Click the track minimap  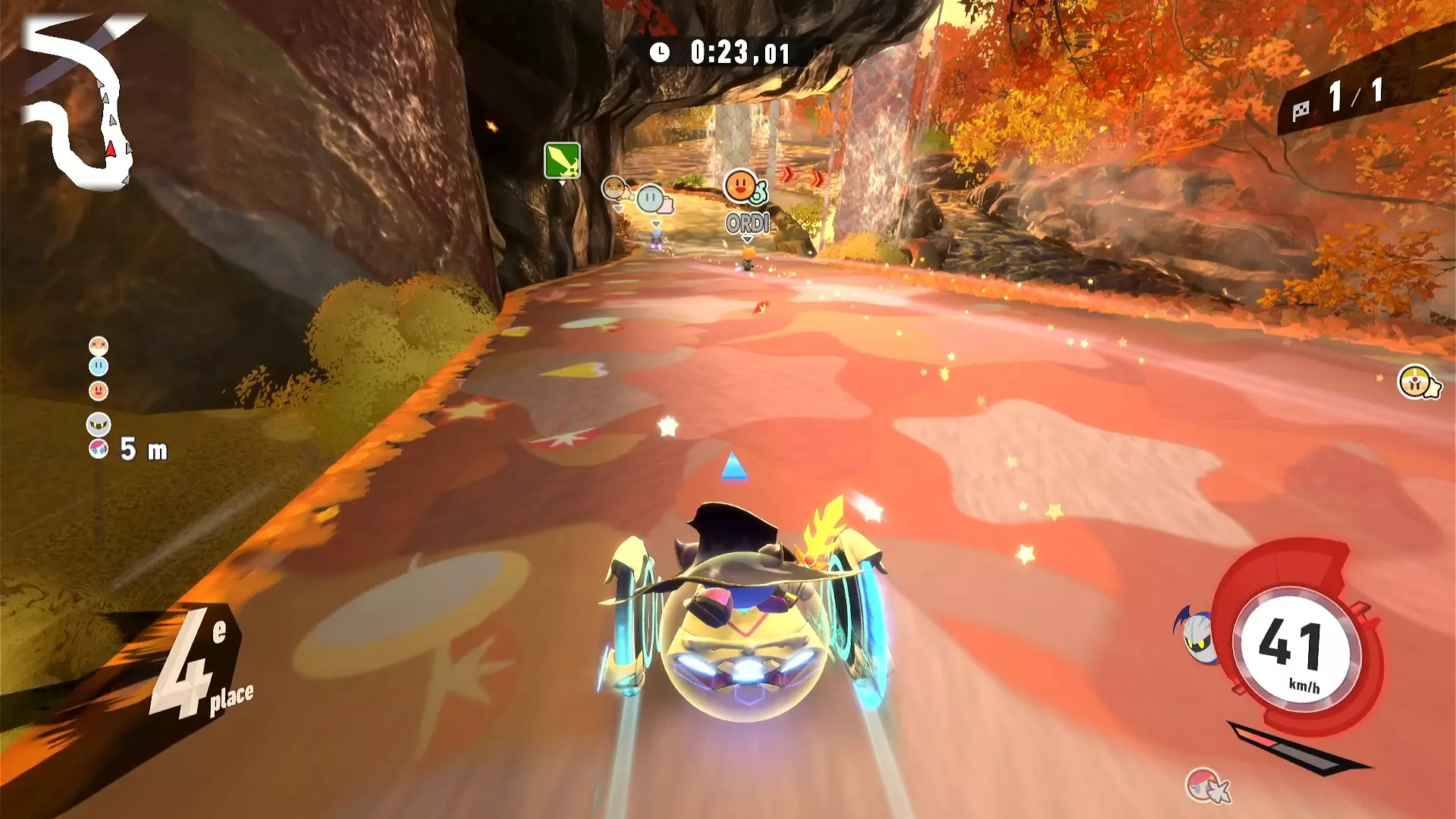click(x=76, y=106)
